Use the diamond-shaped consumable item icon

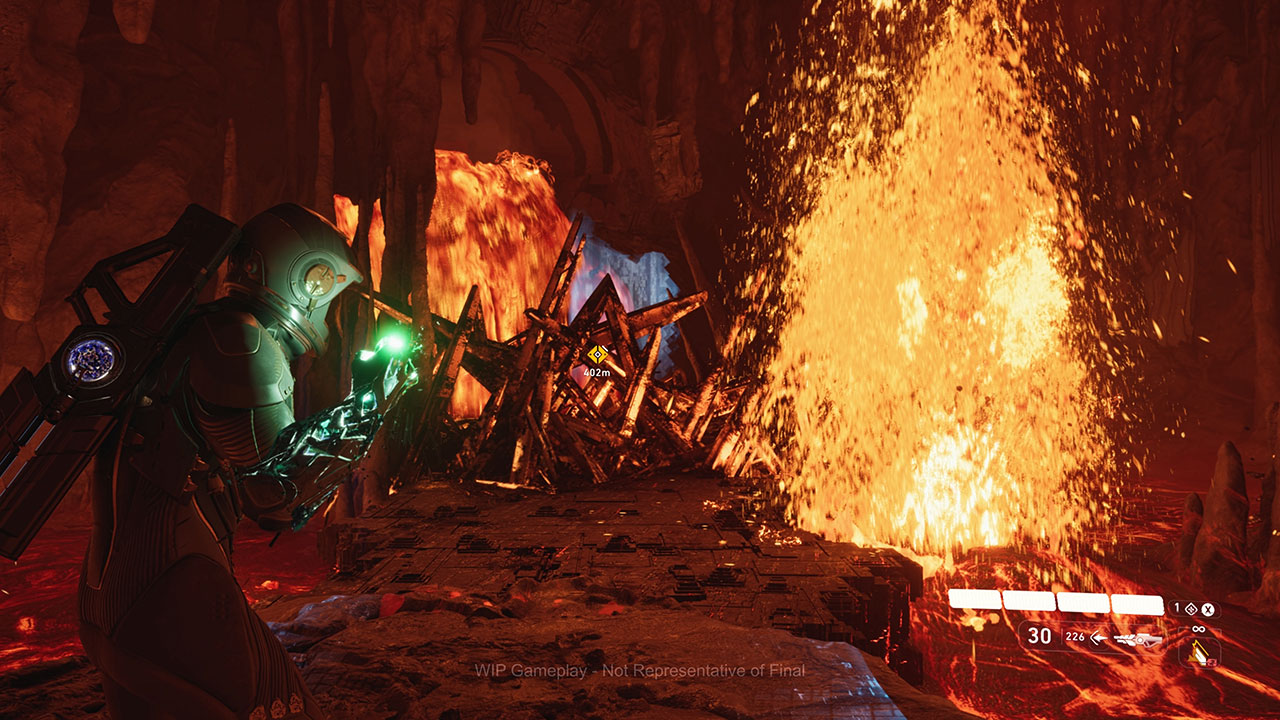click(1192, 609)
